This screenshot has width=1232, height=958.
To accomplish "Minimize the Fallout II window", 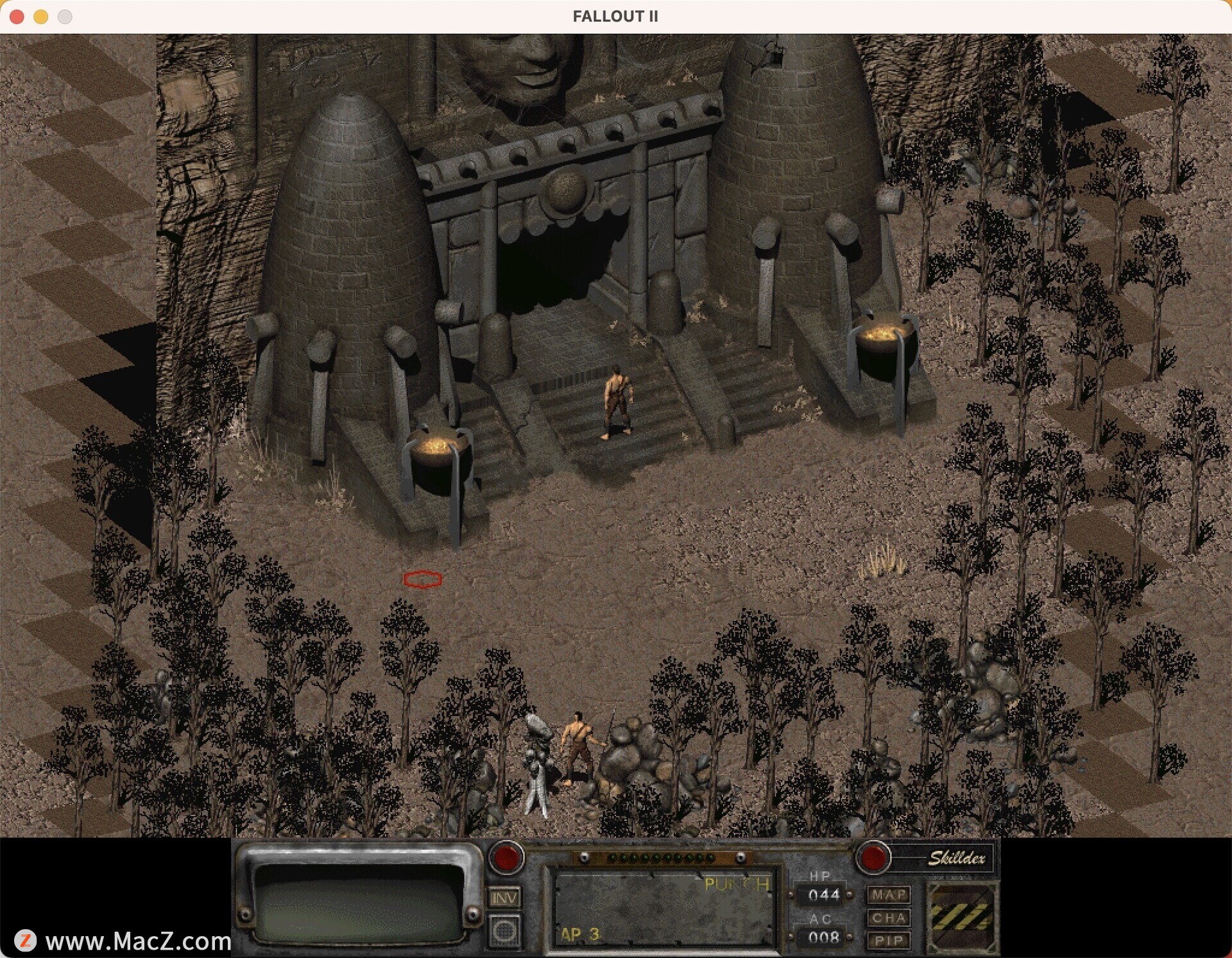I will click(x=41, y=17).
